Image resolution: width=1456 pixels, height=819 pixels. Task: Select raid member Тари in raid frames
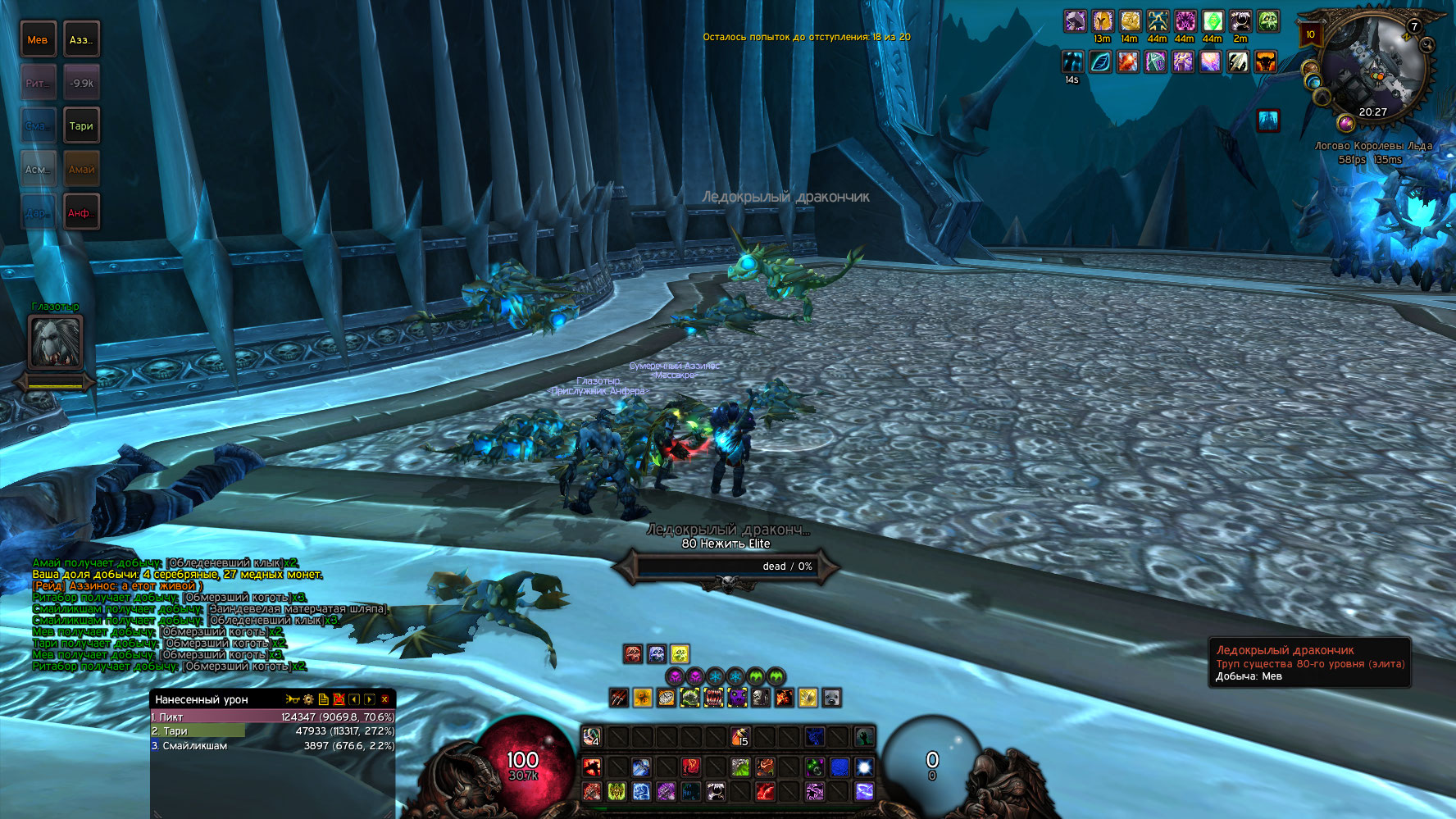click(81, 126)
